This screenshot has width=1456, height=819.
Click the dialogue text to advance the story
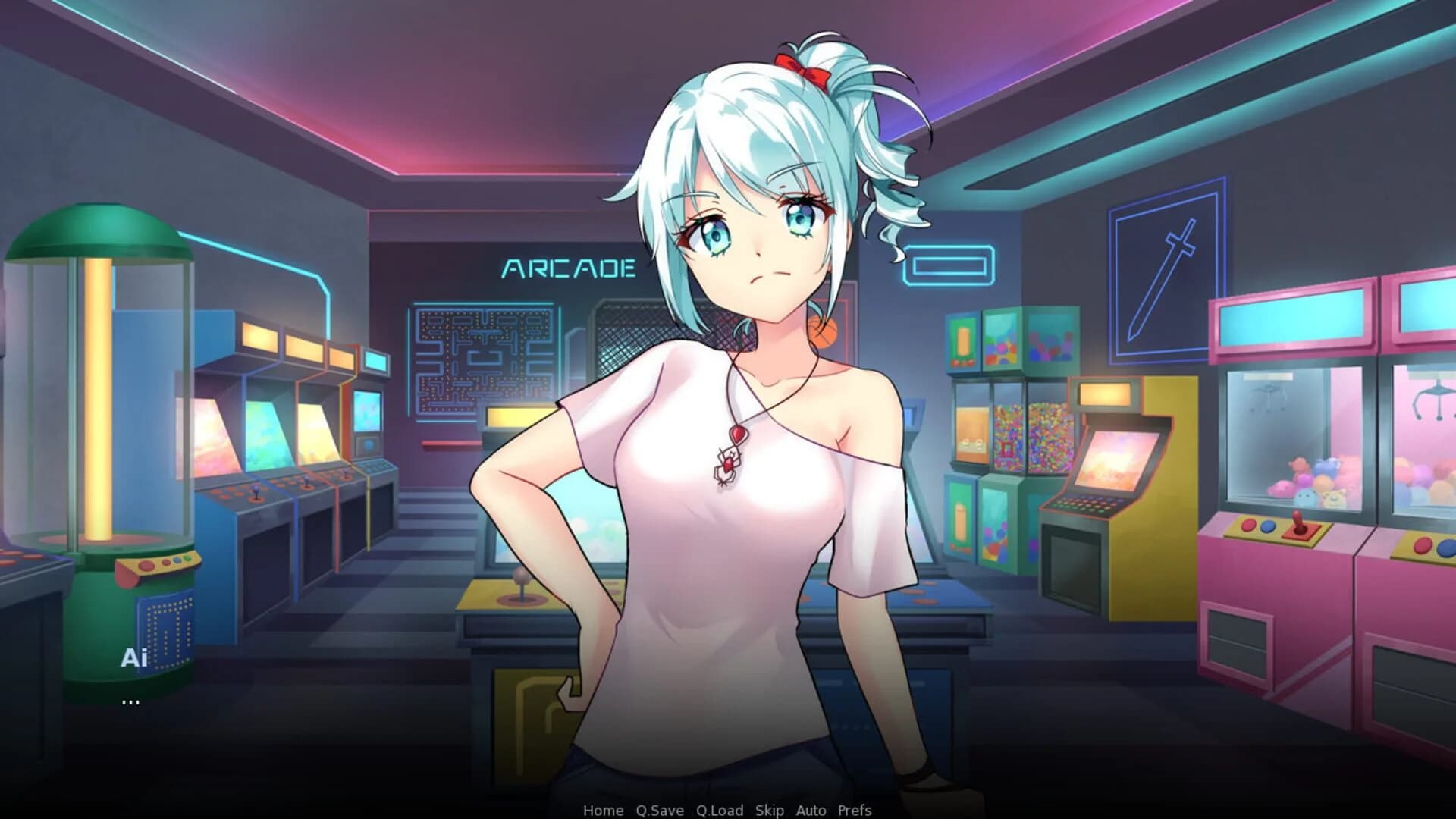130,701
